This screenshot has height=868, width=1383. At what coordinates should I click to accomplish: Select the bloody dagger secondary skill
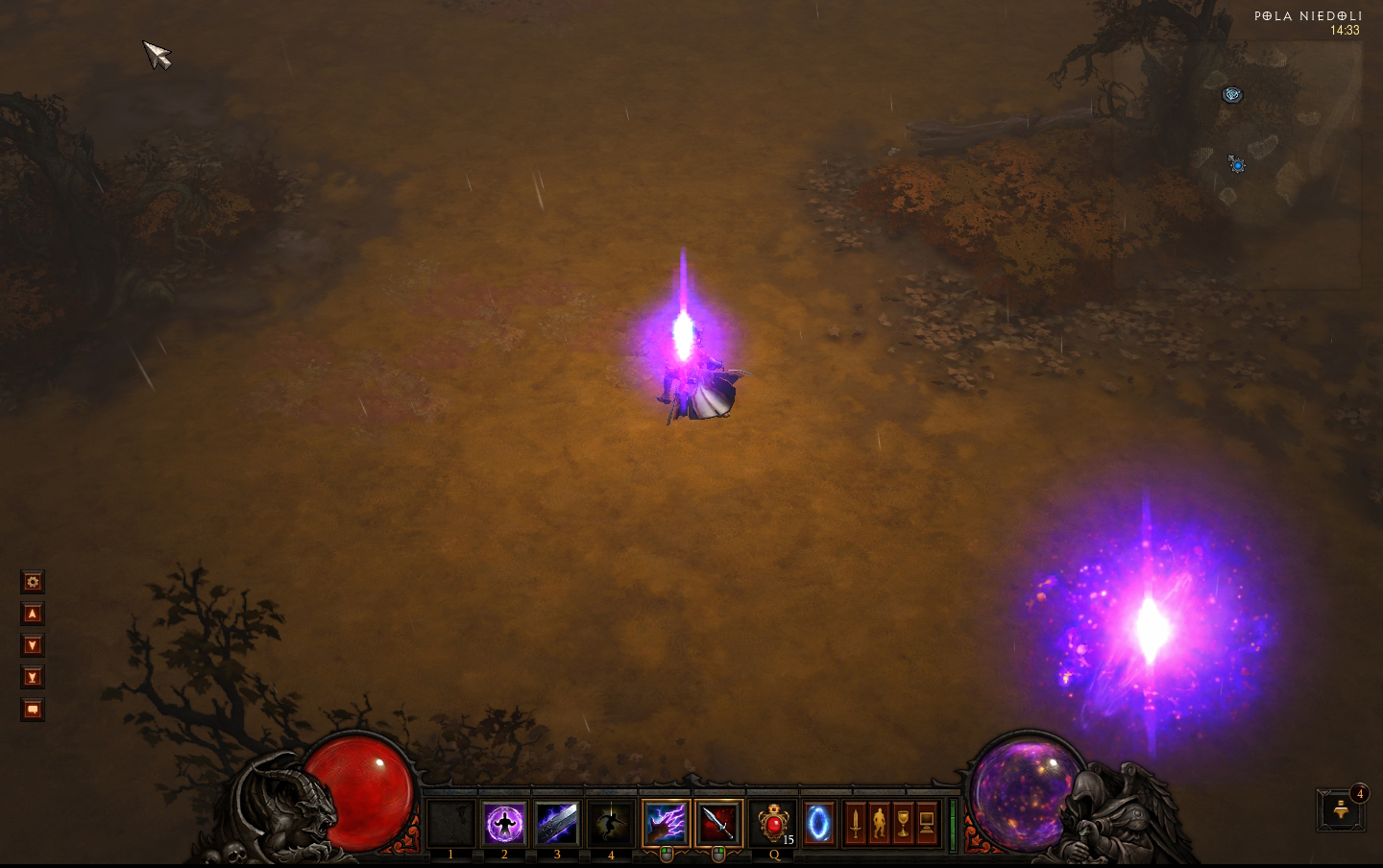click(x=718, y=824)
